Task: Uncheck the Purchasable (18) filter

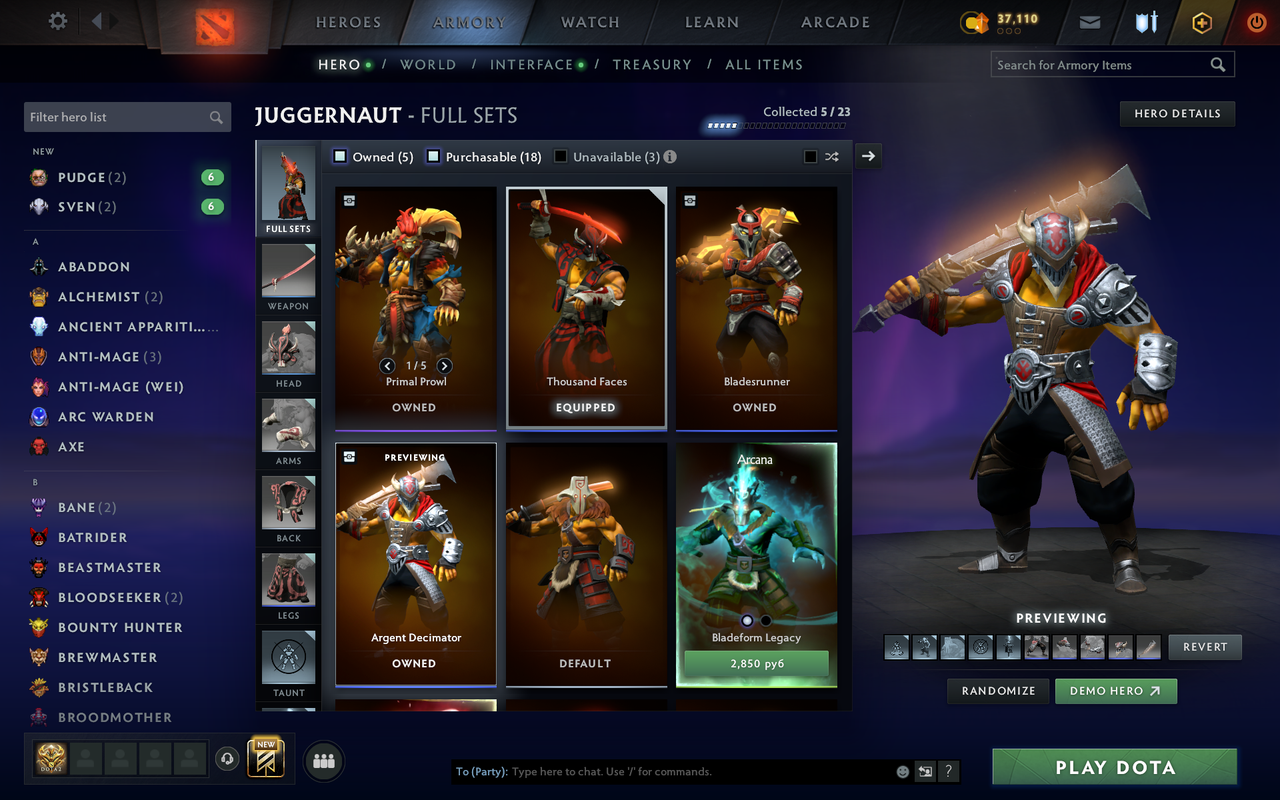Action: point(432,156)
